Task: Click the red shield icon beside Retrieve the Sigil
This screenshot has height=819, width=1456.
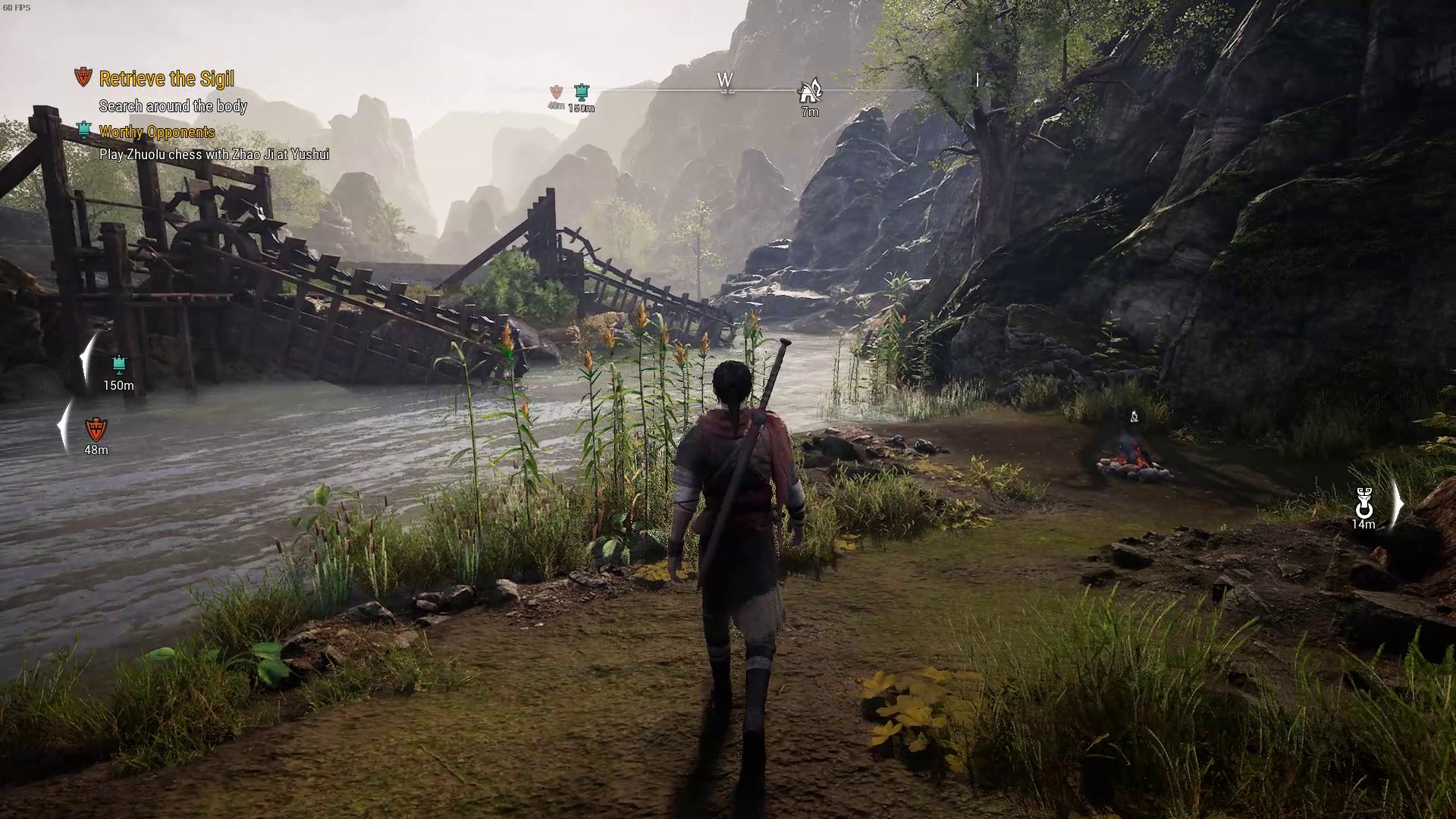Action: [x=83, y=77]
